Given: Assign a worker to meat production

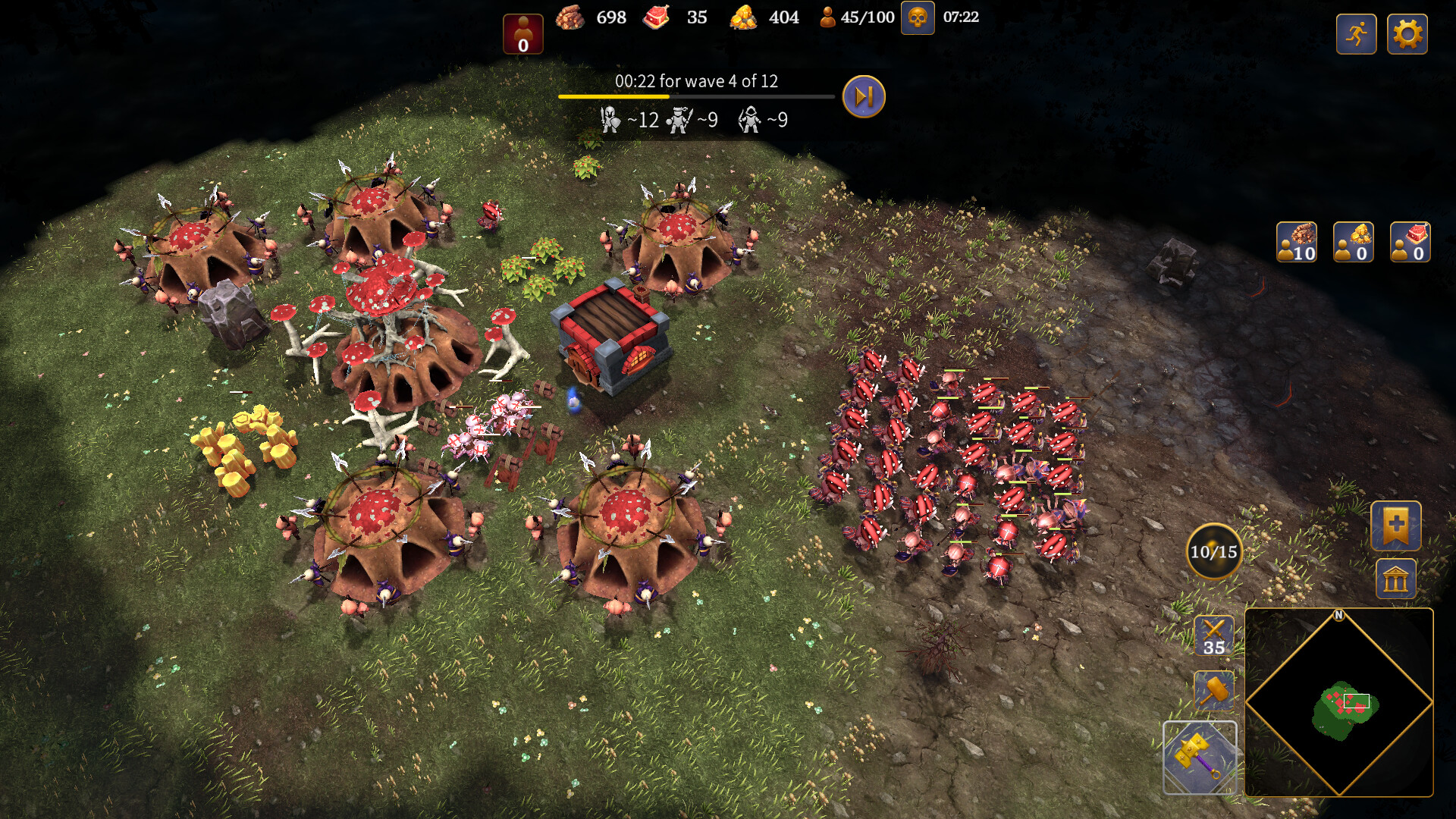Looking at the screenshot, I should 1409,243.
